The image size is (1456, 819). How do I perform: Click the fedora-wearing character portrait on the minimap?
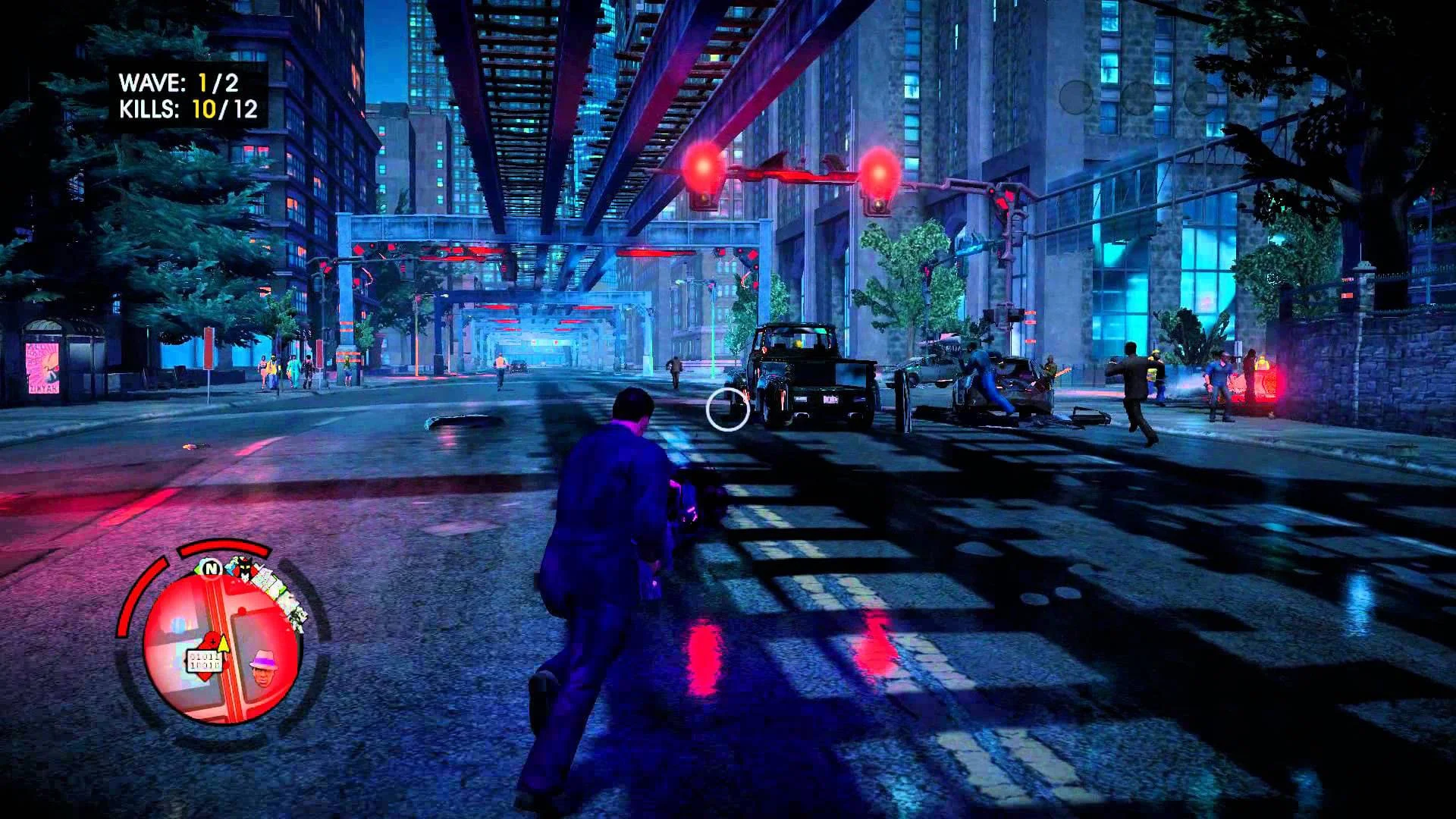click(x=263, y=668)
